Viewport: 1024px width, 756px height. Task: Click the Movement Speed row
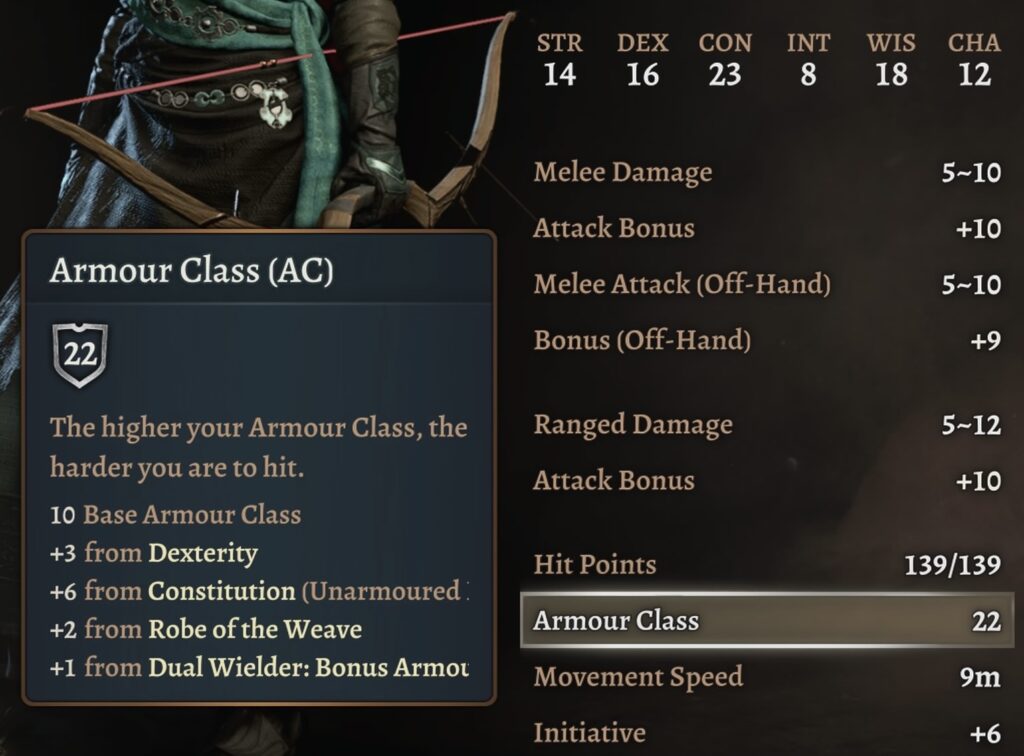766,677
